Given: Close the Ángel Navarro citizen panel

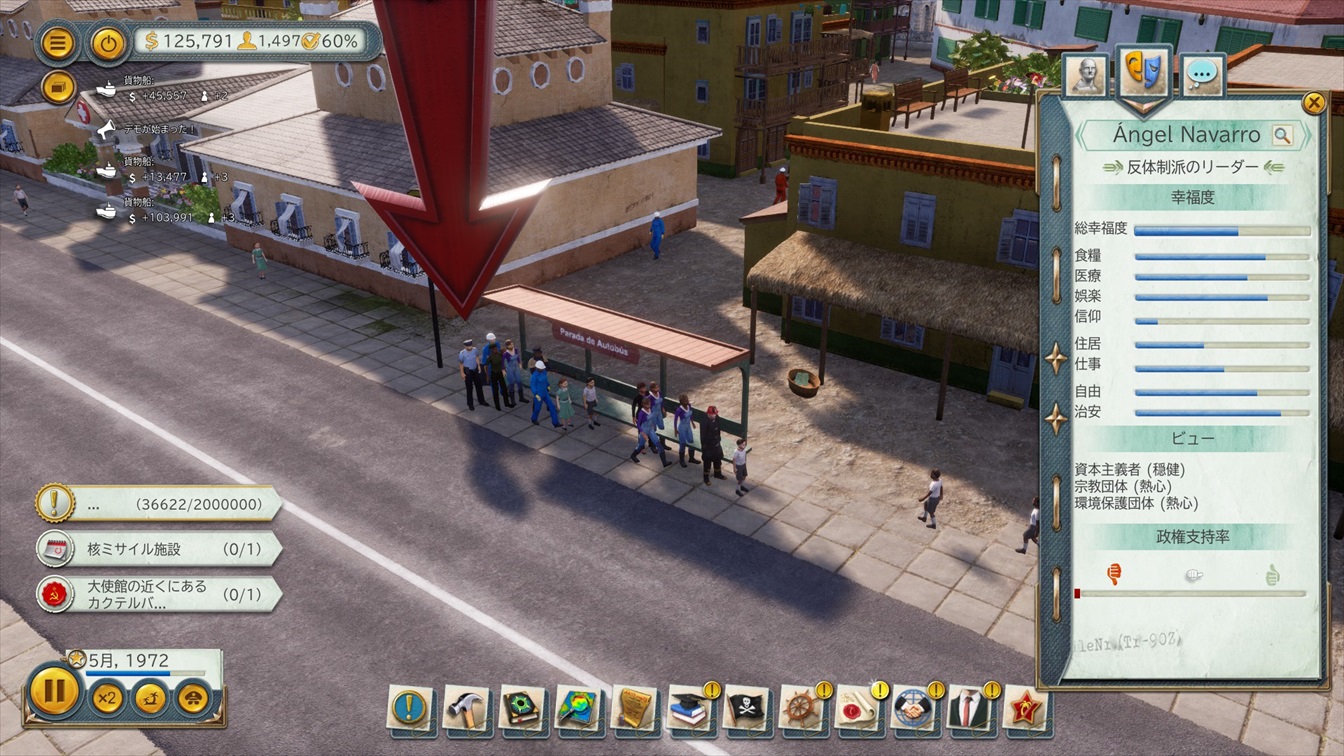Looking at the screenshot, I should [1313, 102].
